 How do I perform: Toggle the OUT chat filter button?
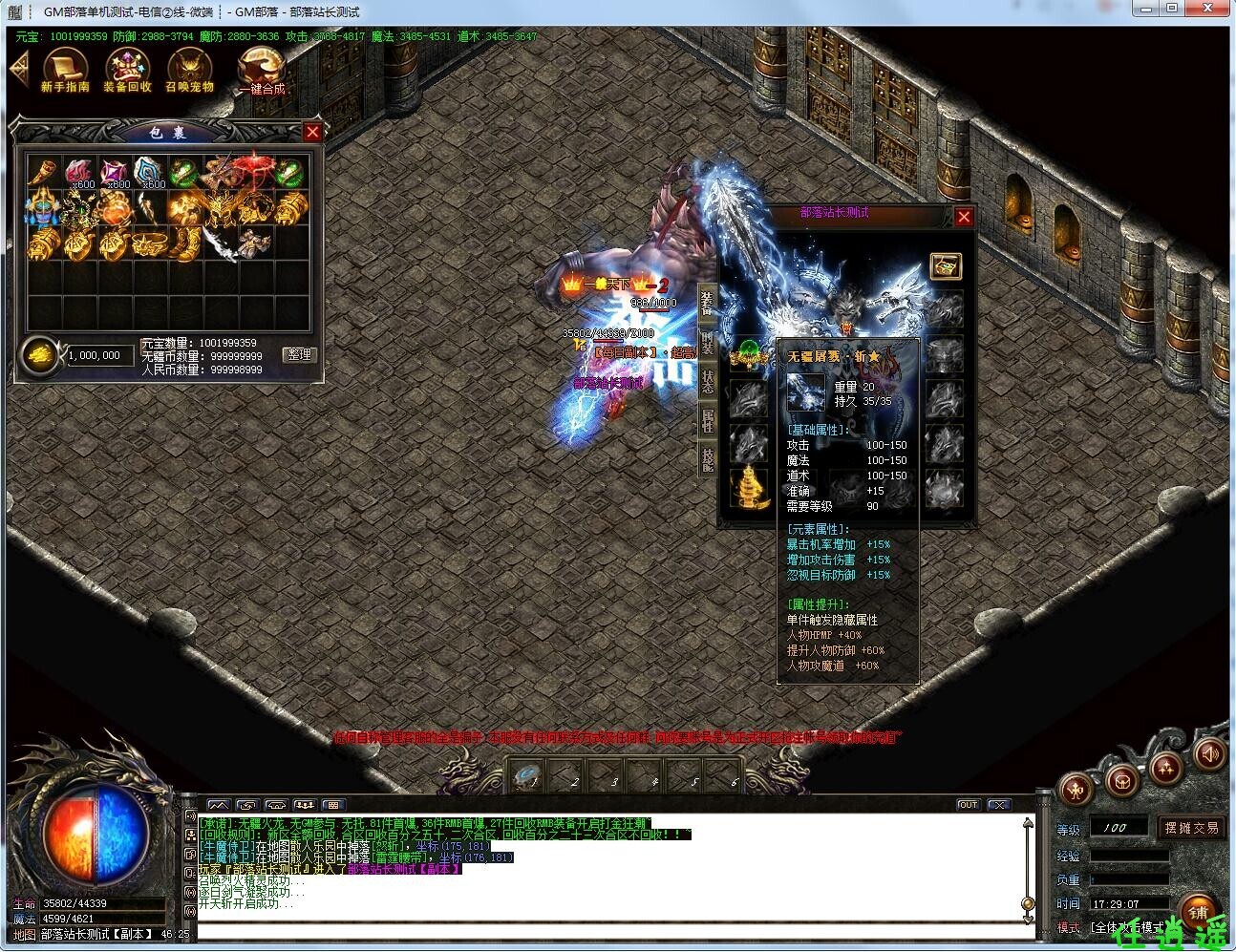pos(968,805)
